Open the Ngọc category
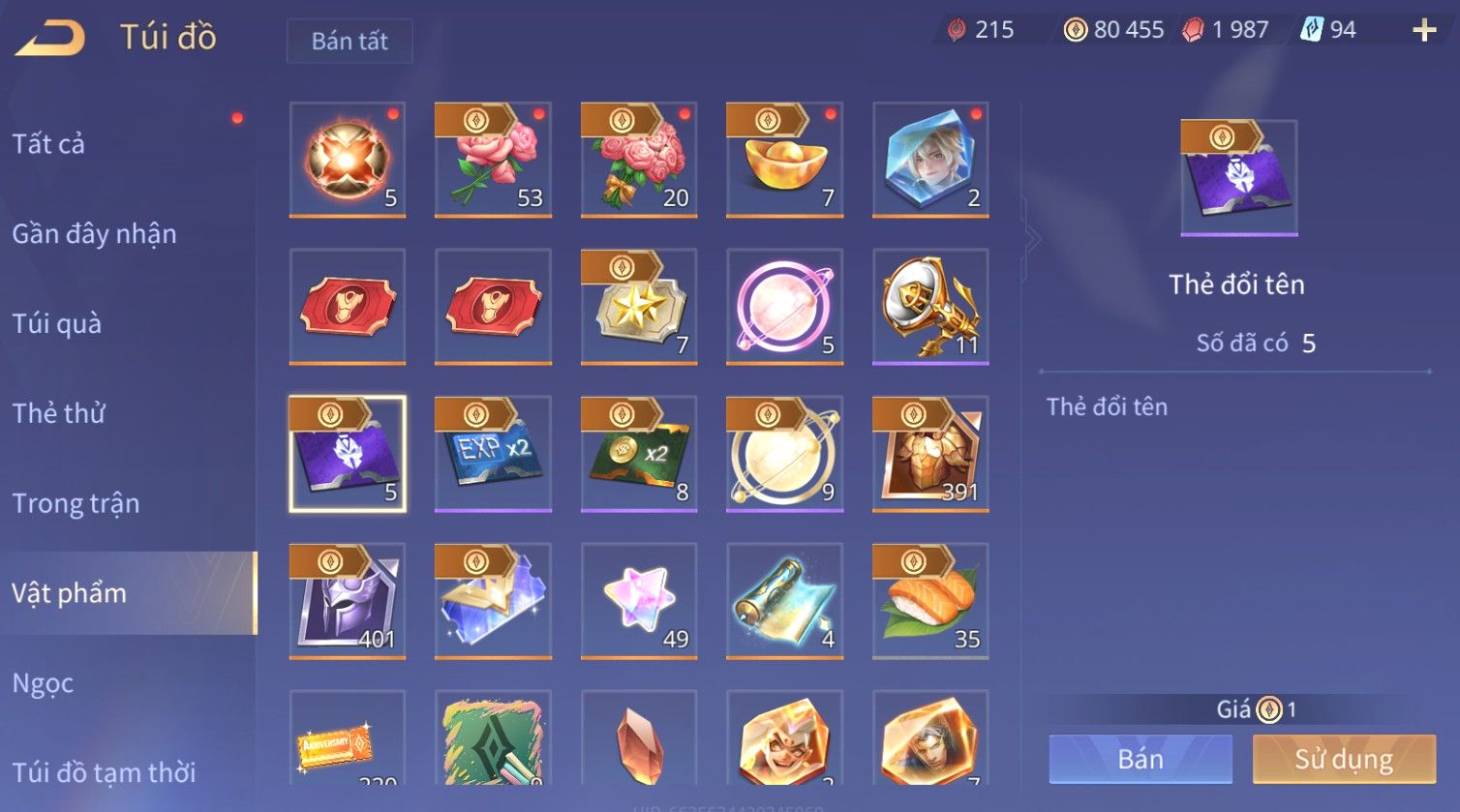This screenshot has width=1460, height=812. click(43, 683)
